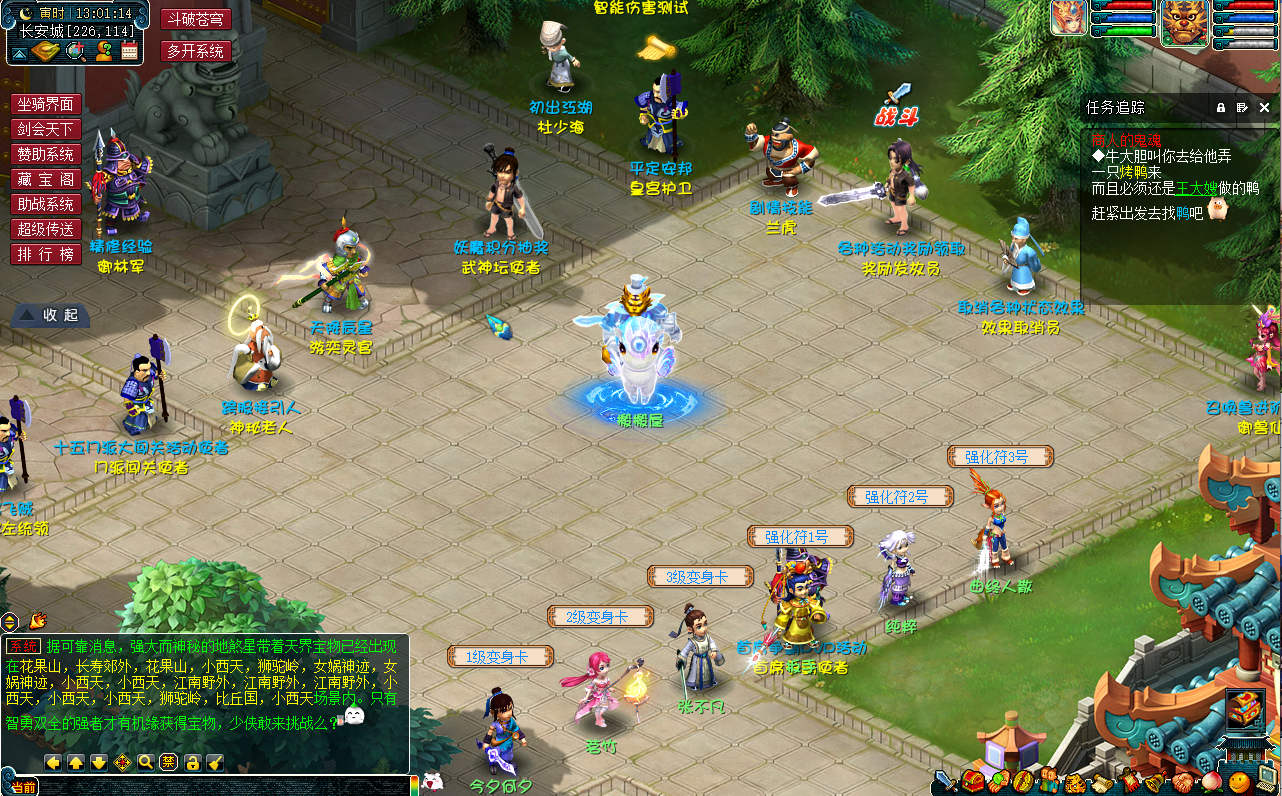The height and width of the screenshot is (796, 1282).
Task: Open 超级传送 teleport menu
Action: [46, 229]
